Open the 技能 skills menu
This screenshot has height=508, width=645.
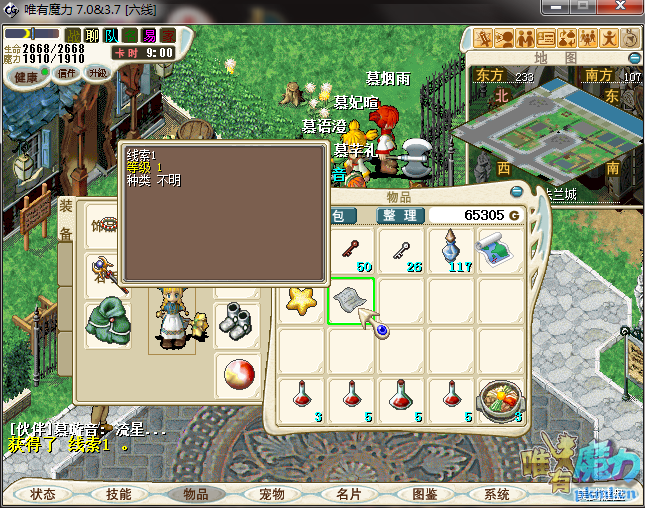[x=119, y=494]
